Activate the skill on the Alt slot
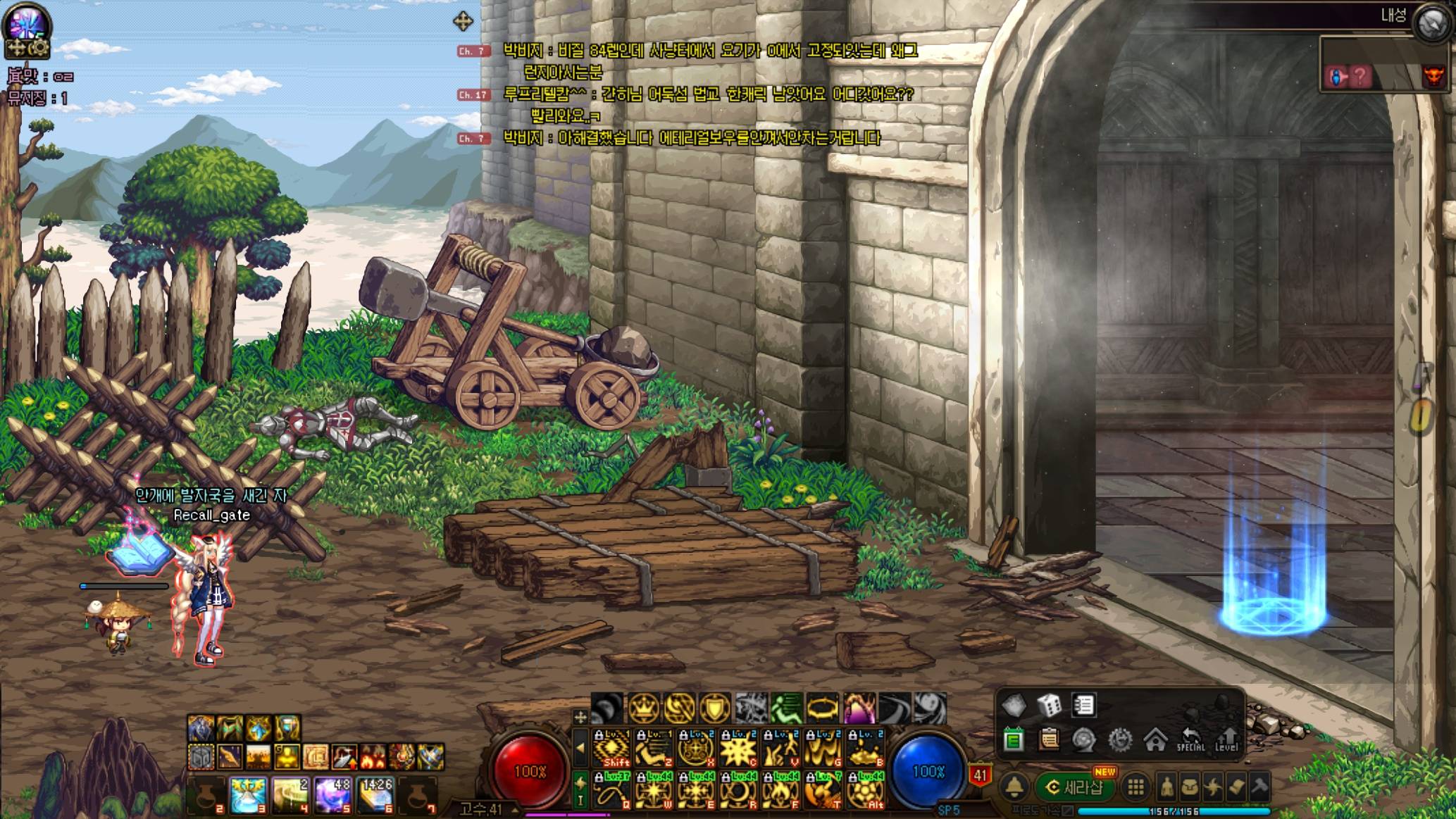1456x819 pixels. pyautogui.click(x=866, y=790)
